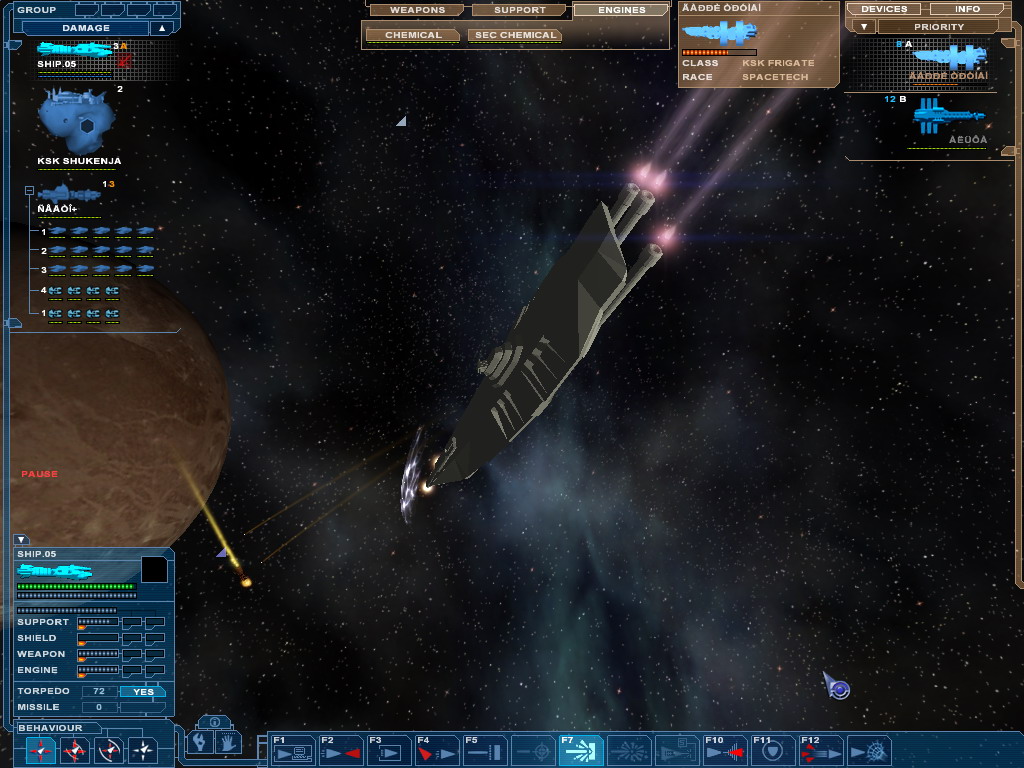Click the F10 command icon
This screenshot has height=768, width=1024.
[724, 750]
